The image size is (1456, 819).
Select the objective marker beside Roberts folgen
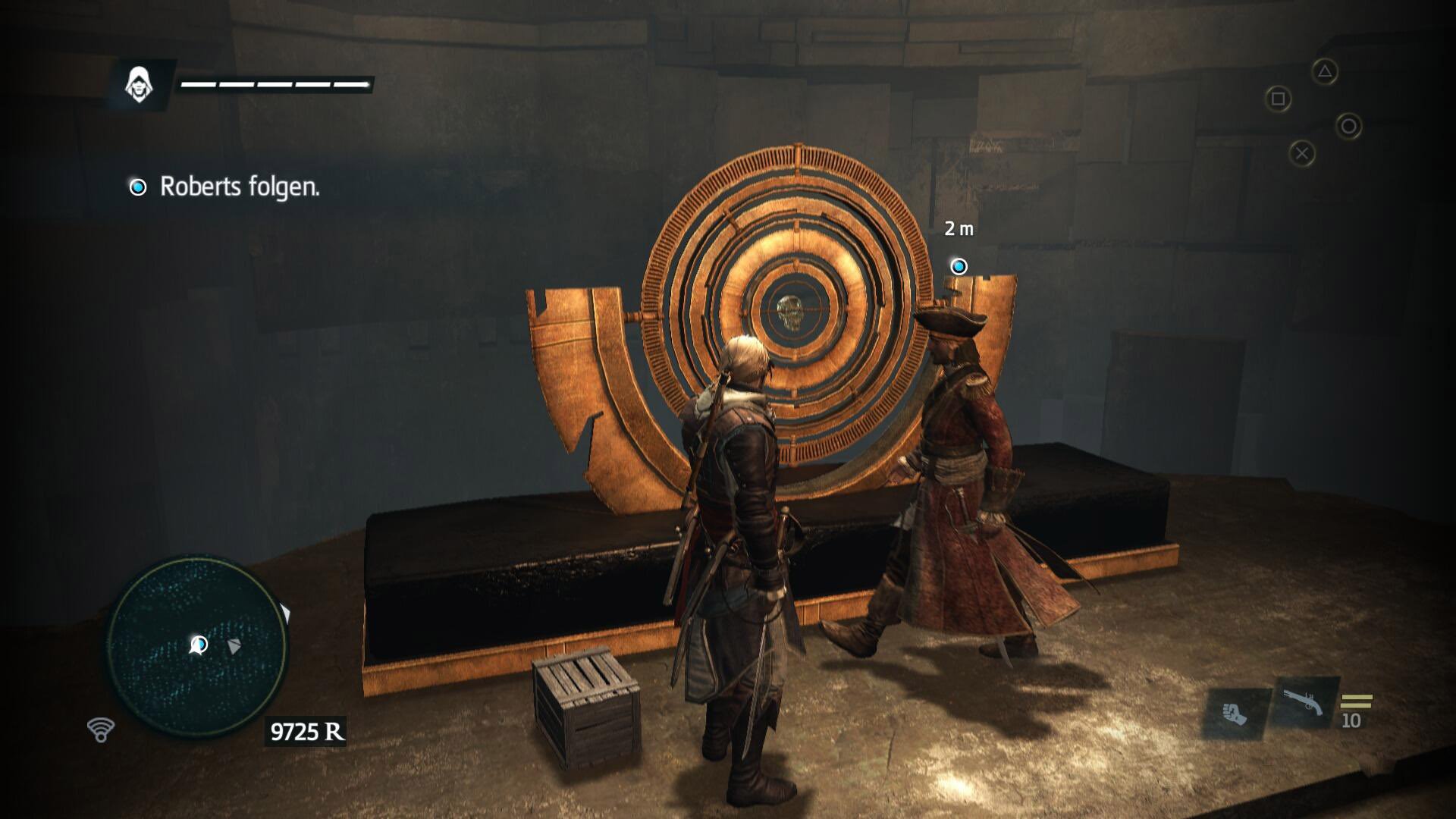click(138, 185)
